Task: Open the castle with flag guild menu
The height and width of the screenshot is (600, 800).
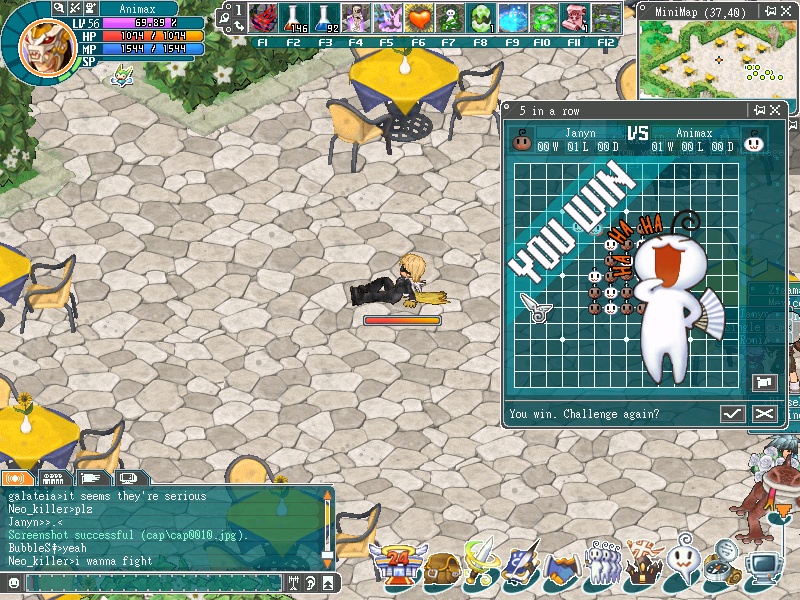Action: point(642,564)
